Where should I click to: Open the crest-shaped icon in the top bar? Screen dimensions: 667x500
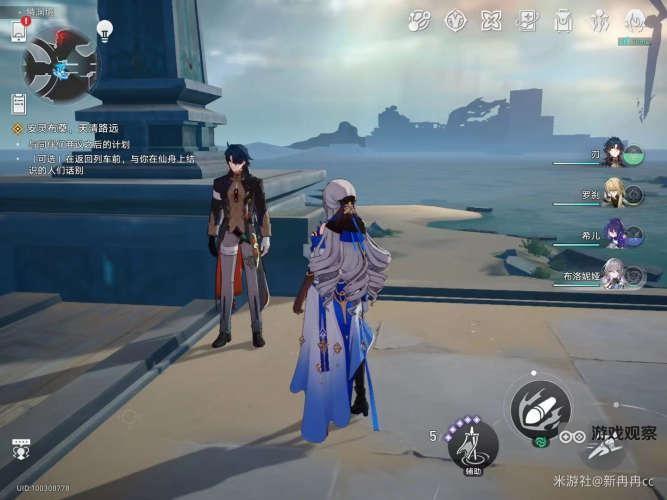456,20
